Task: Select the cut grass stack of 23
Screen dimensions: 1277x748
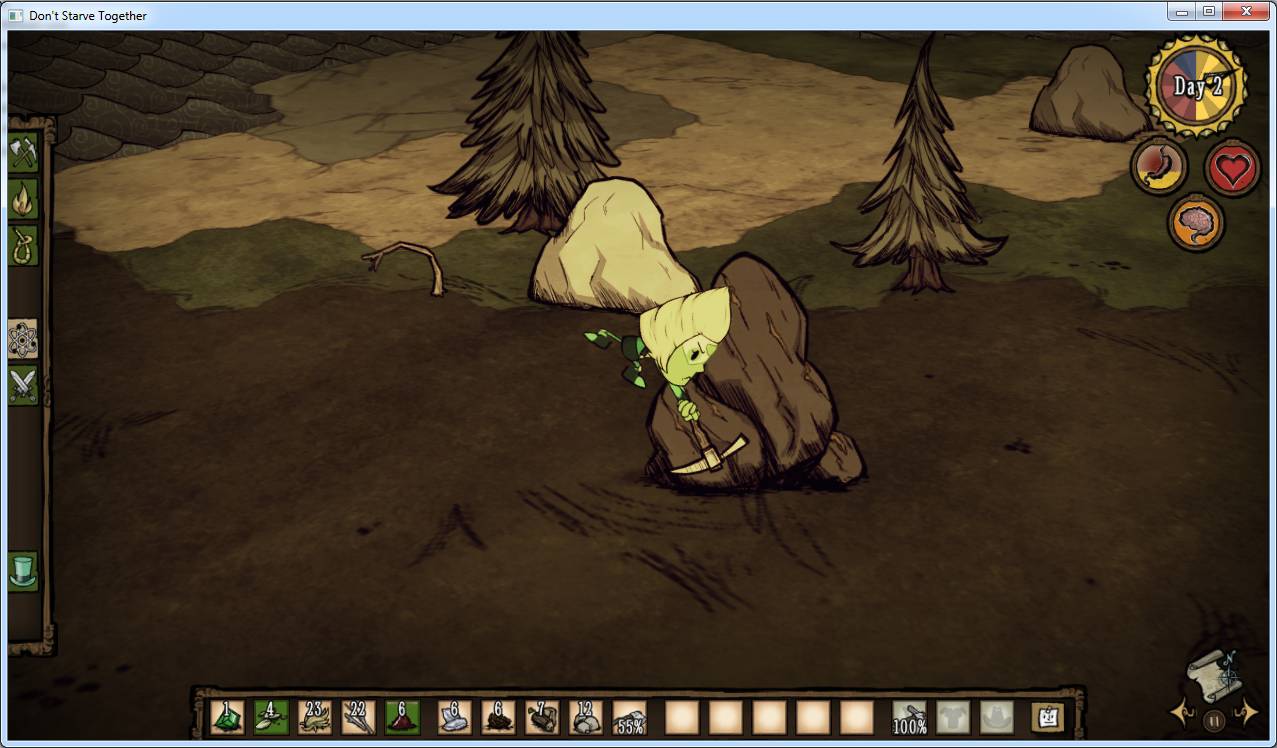Action: (x=315, y=717)
